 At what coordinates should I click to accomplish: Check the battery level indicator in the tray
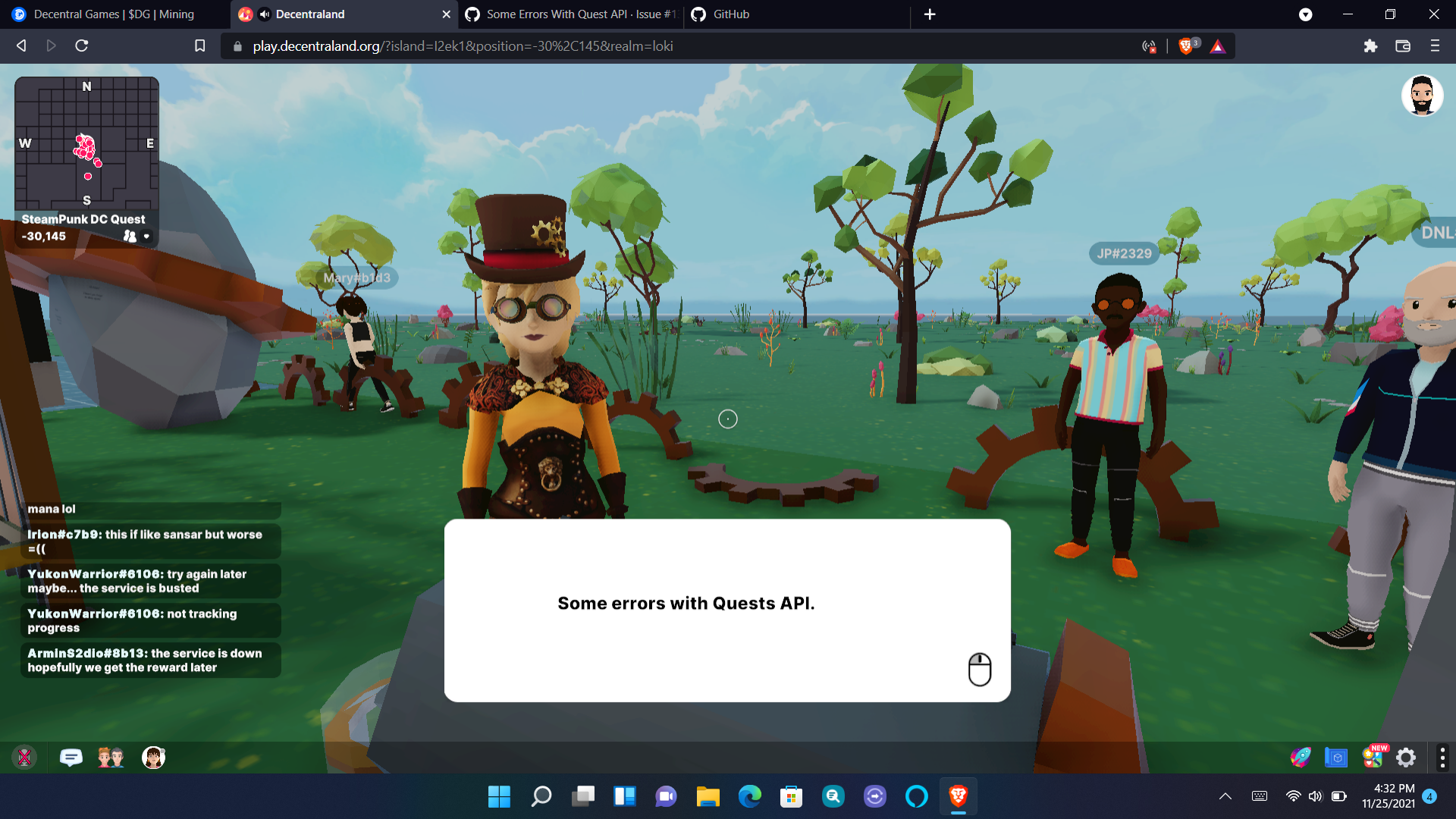tap(1338, 796)
